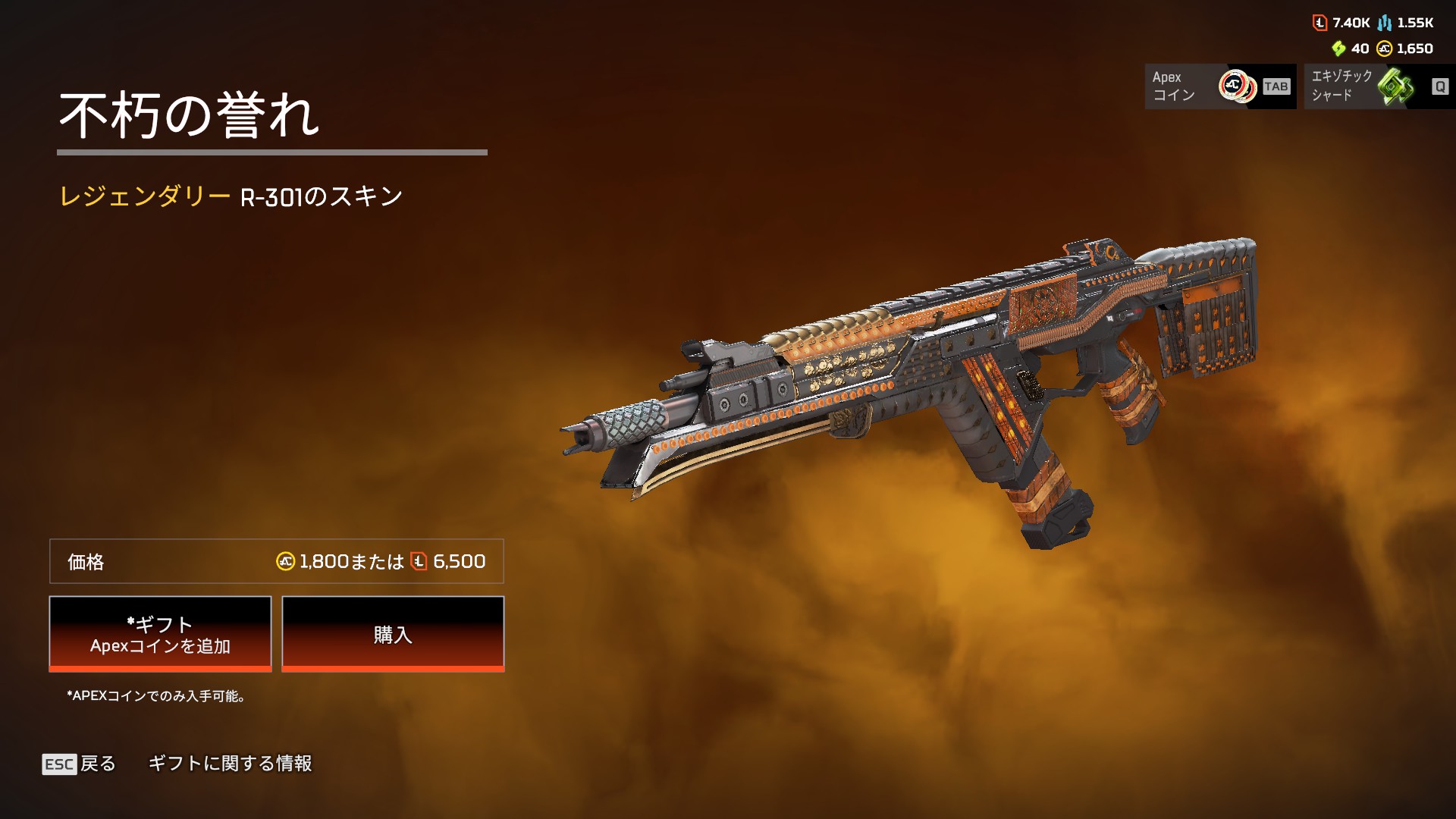1456x819 pixels.
Task: Open the Apex コイン shop button
Action: [1219, 86]
